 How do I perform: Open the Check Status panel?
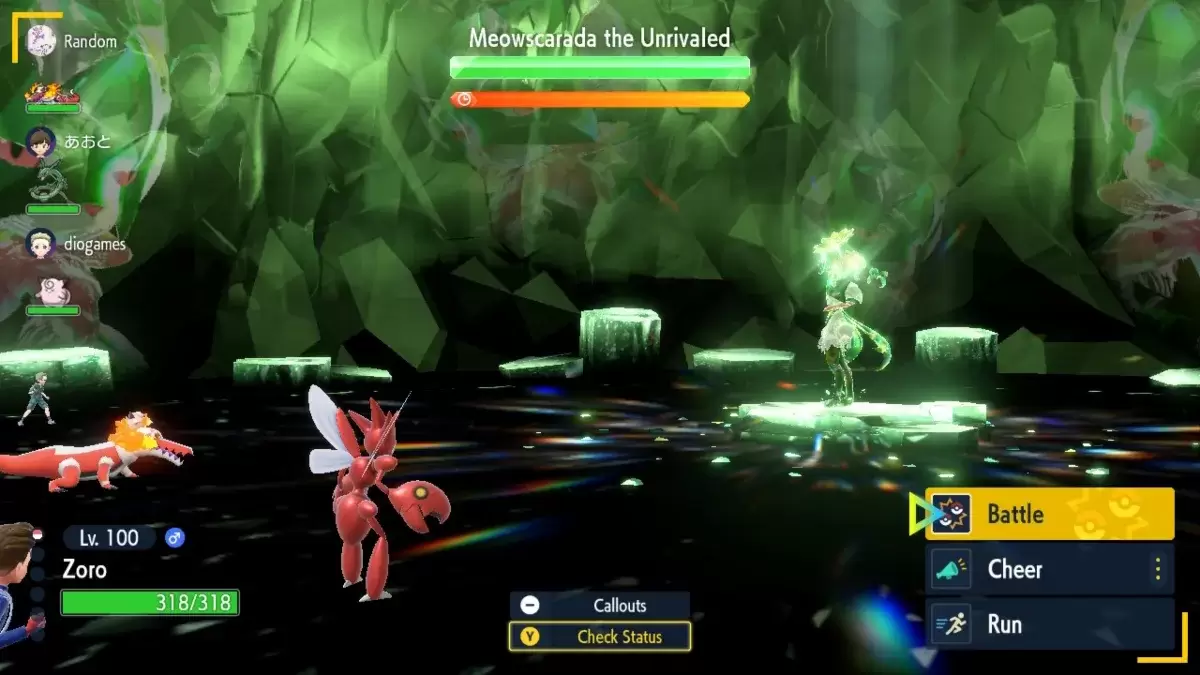(x=600, y=636)
